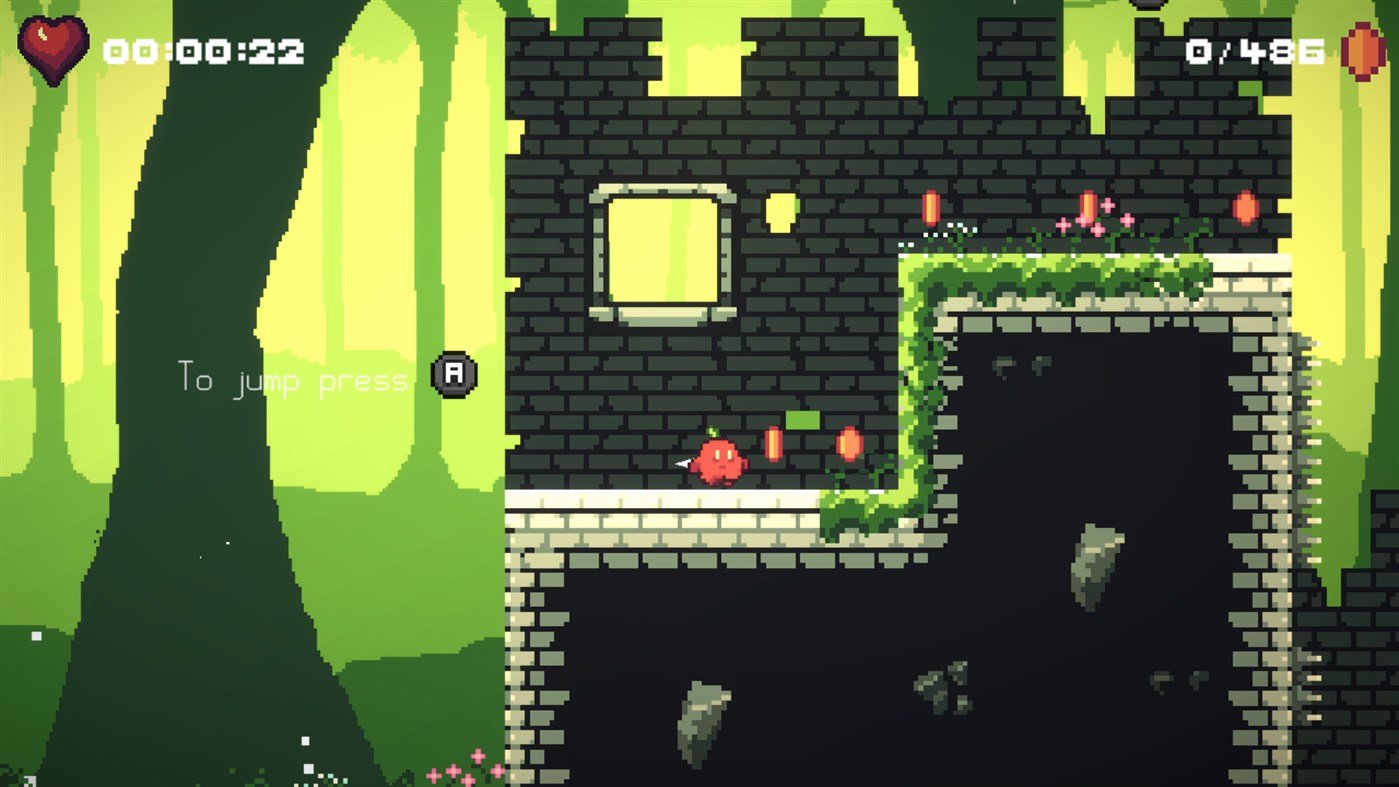Select the gem counter icon top right

1362,50
